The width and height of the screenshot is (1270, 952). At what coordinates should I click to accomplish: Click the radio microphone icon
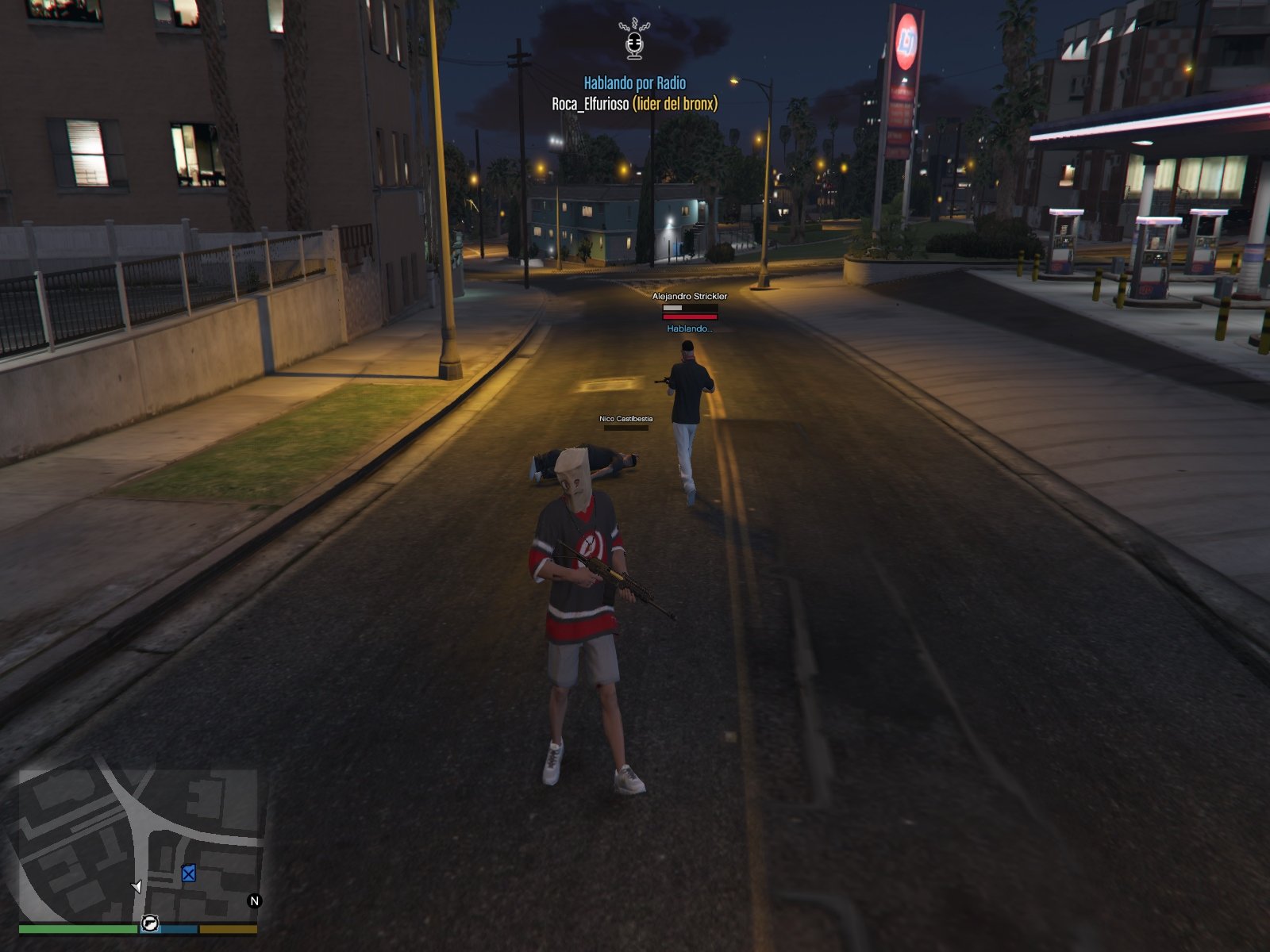point(633,40)
